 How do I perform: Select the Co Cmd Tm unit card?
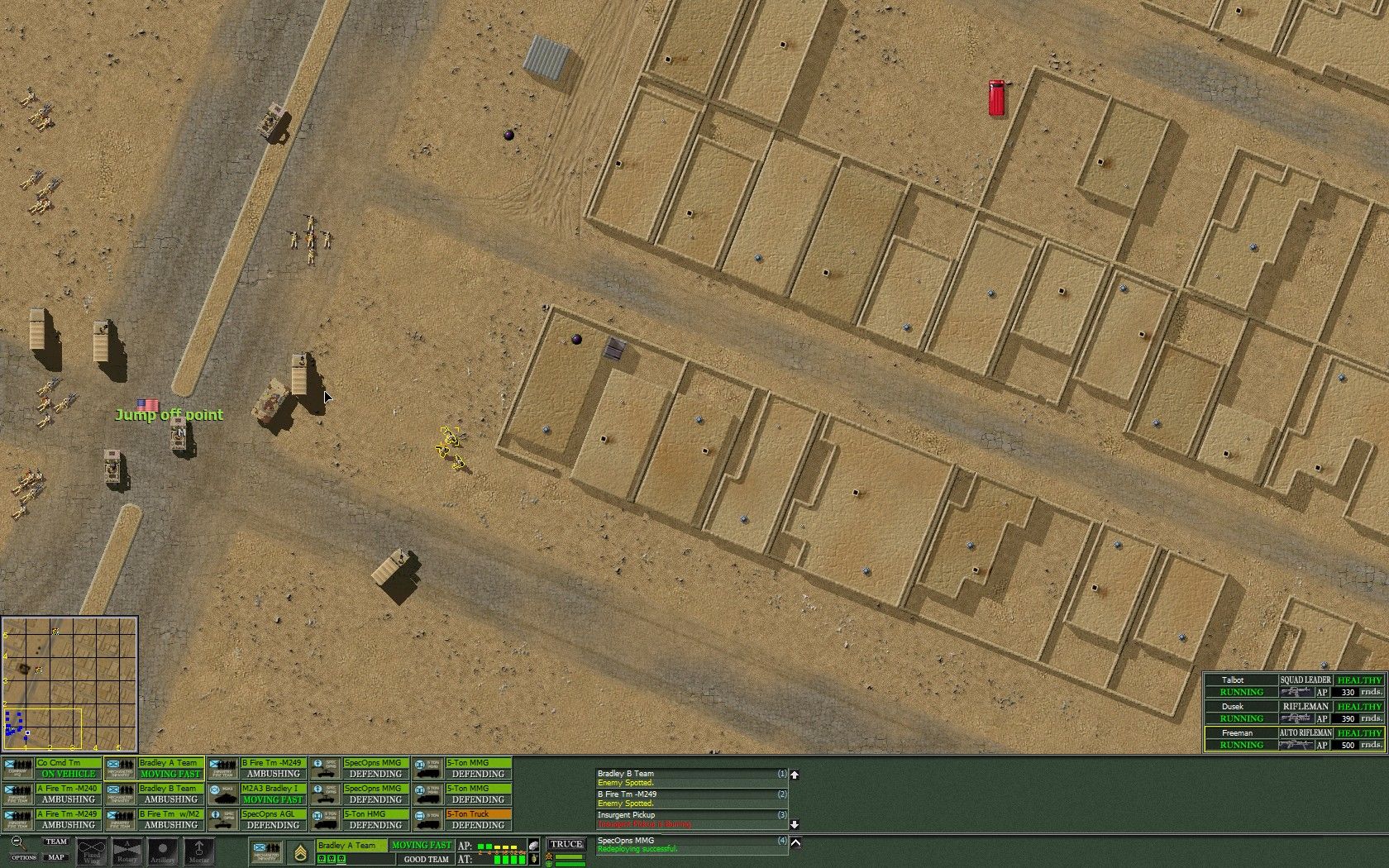click(x=50, y=765)
